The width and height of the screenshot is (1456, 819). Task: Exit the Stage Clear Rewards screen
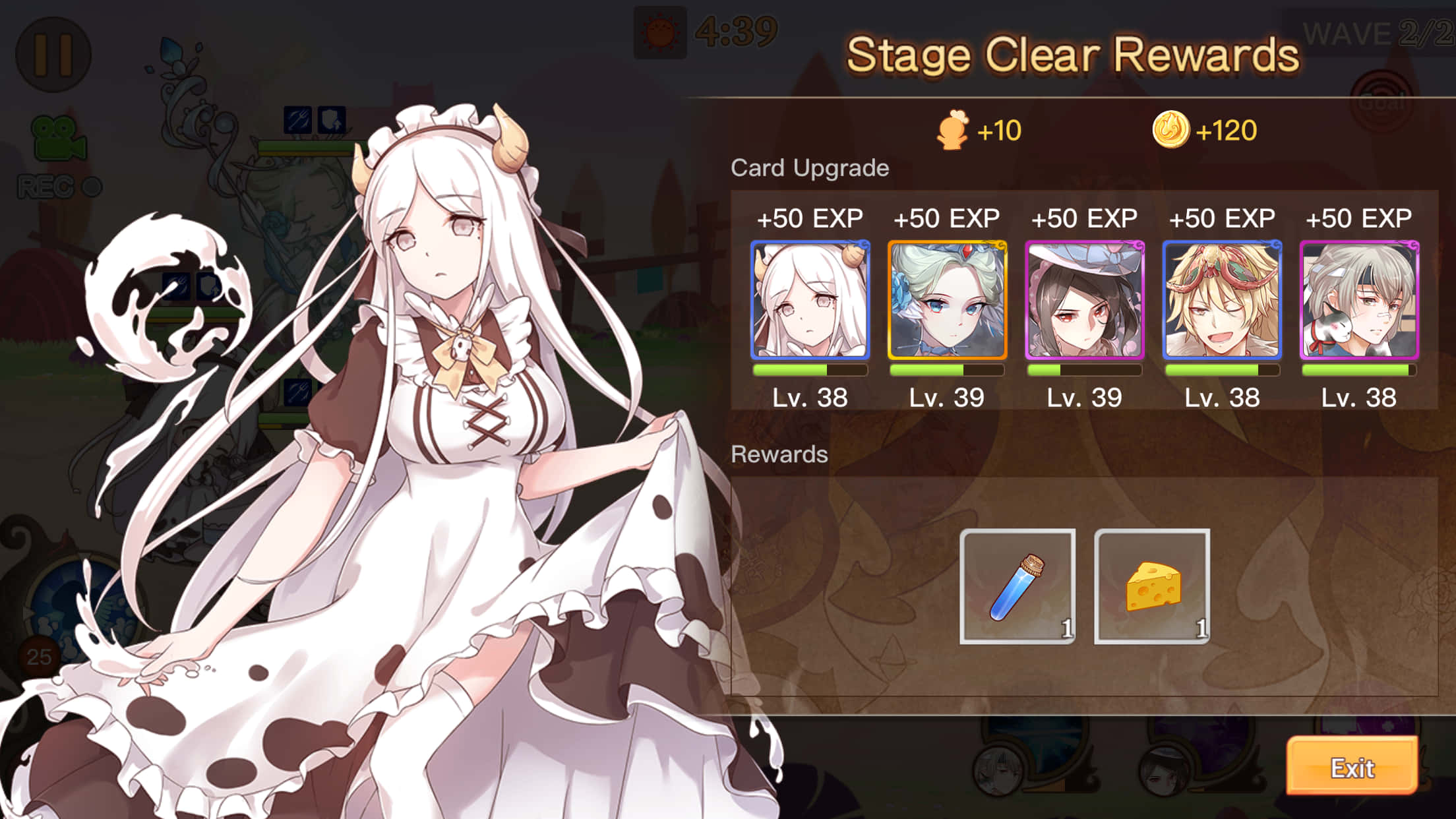click(1352, 767)
